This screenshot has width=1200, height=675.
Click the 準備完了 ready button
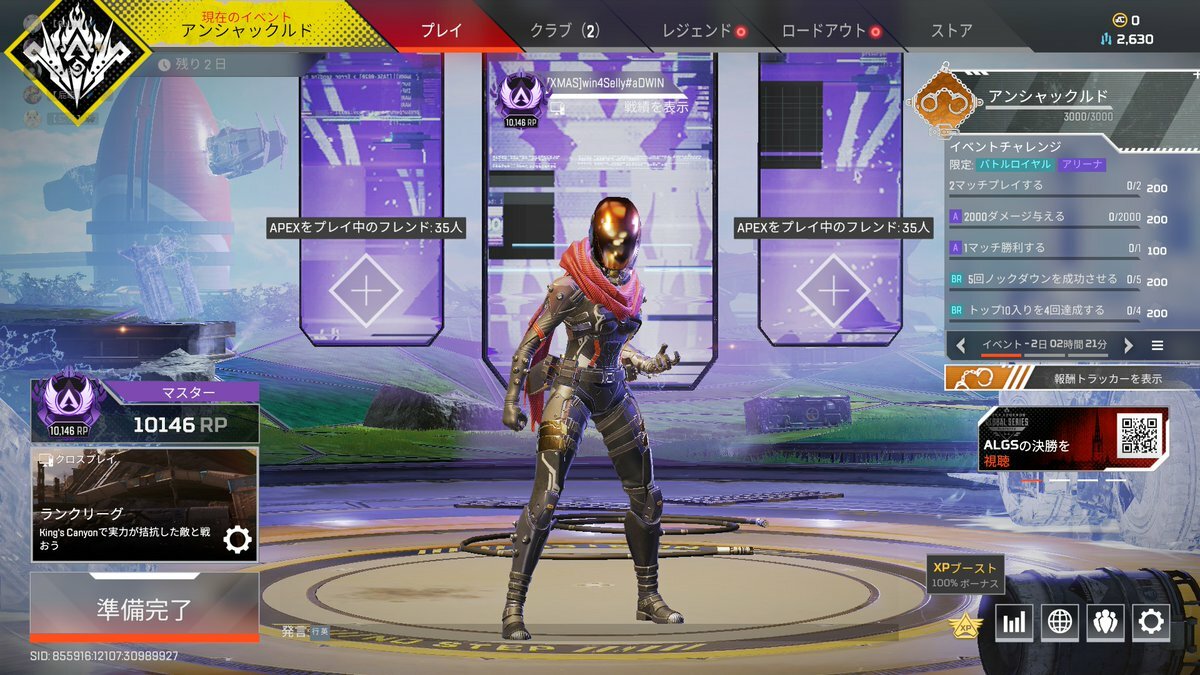tap(144, 609)
